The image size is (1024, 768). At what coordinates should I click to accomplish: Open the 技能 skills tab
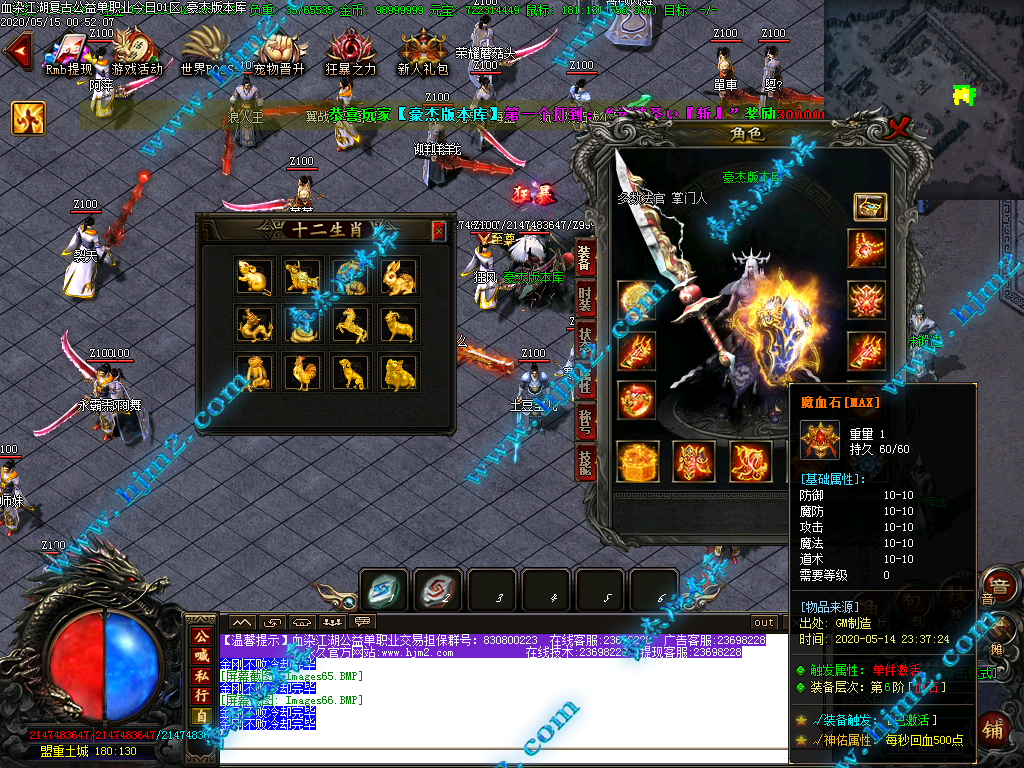pyautogui.click(x=586, y=461)
